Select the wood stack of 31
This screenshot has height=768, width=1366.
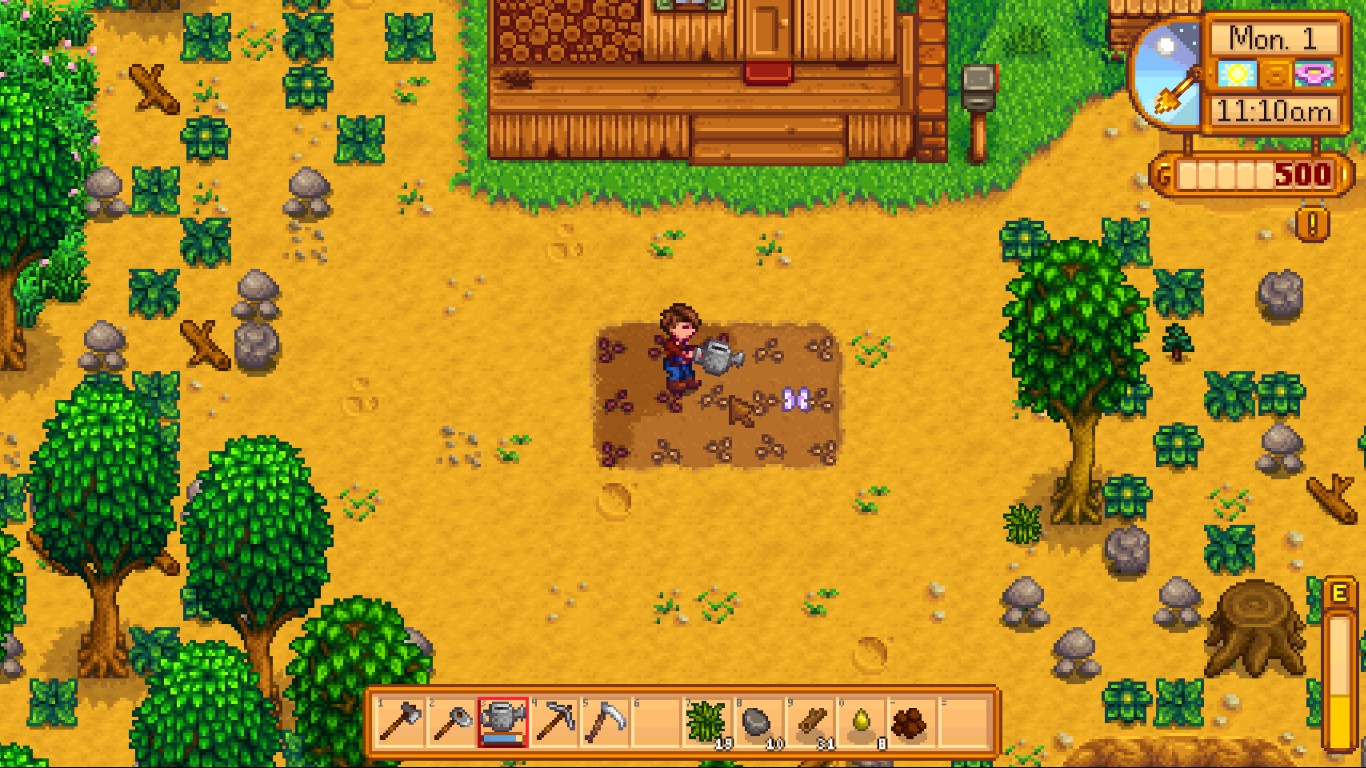[x=809, y=722]
